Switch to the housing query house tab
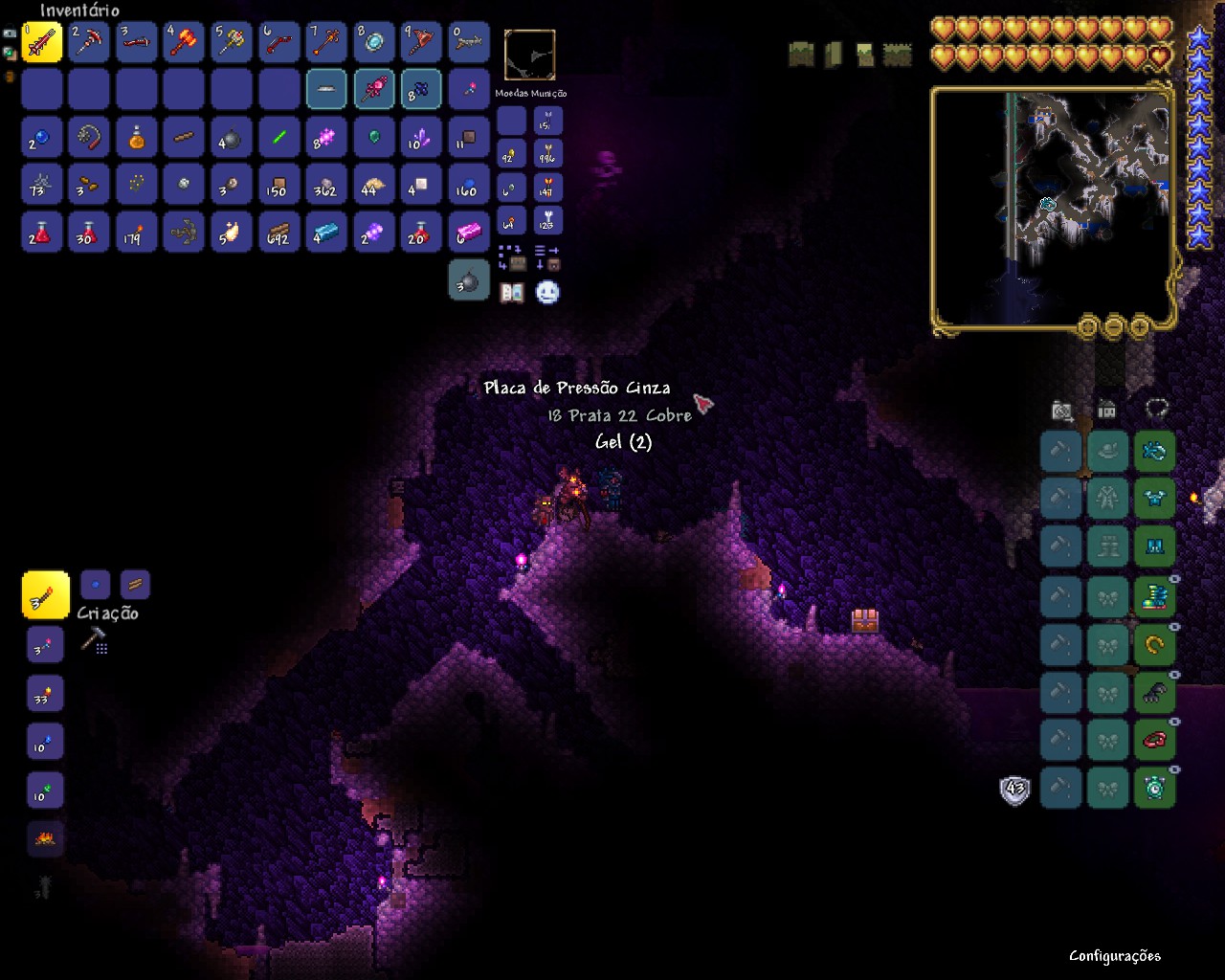Viewport: 1225px width, 980px height. [1107, 411]
